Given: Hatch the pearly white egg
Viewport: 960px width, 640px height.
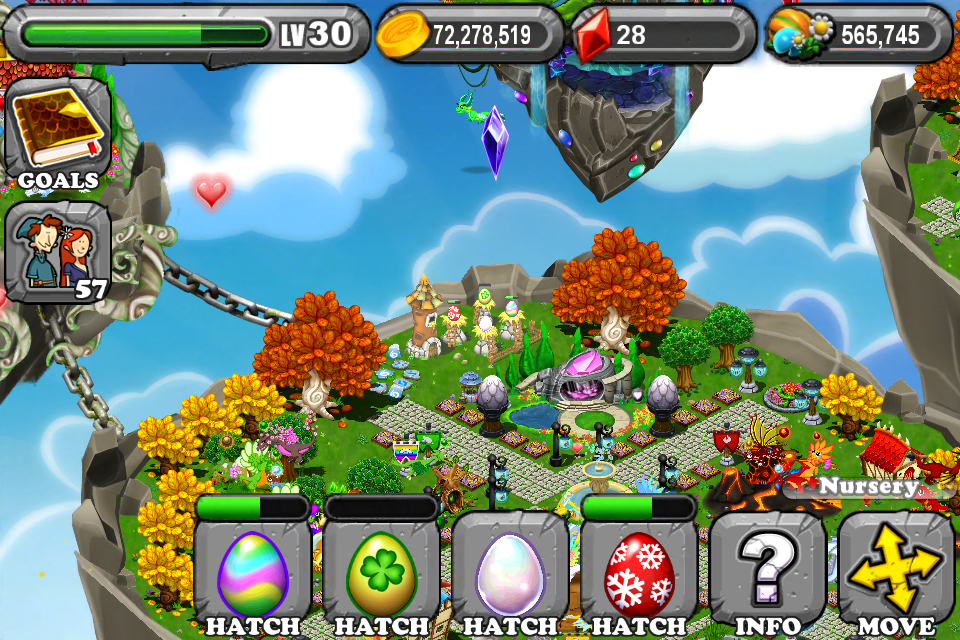Looking at the screenshot, I should pos(510,574).
